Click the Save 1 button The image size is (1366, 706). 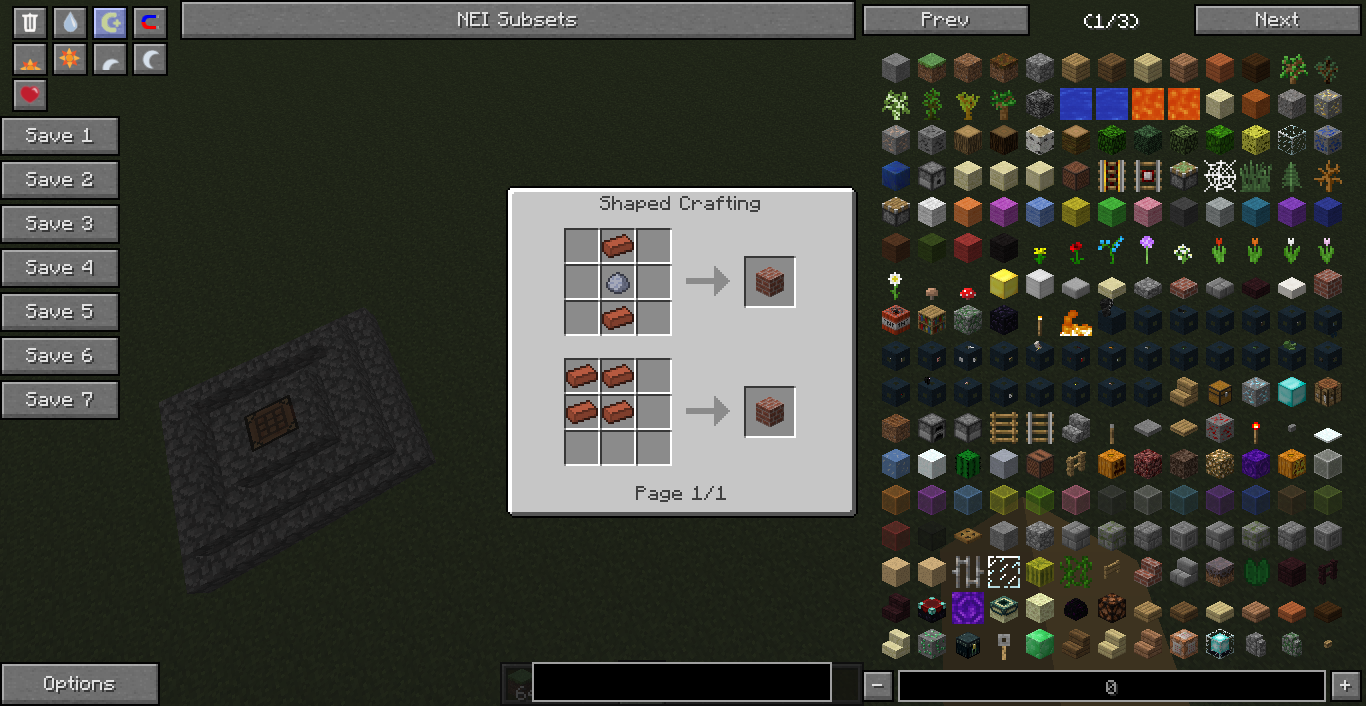tap(60, 136)
